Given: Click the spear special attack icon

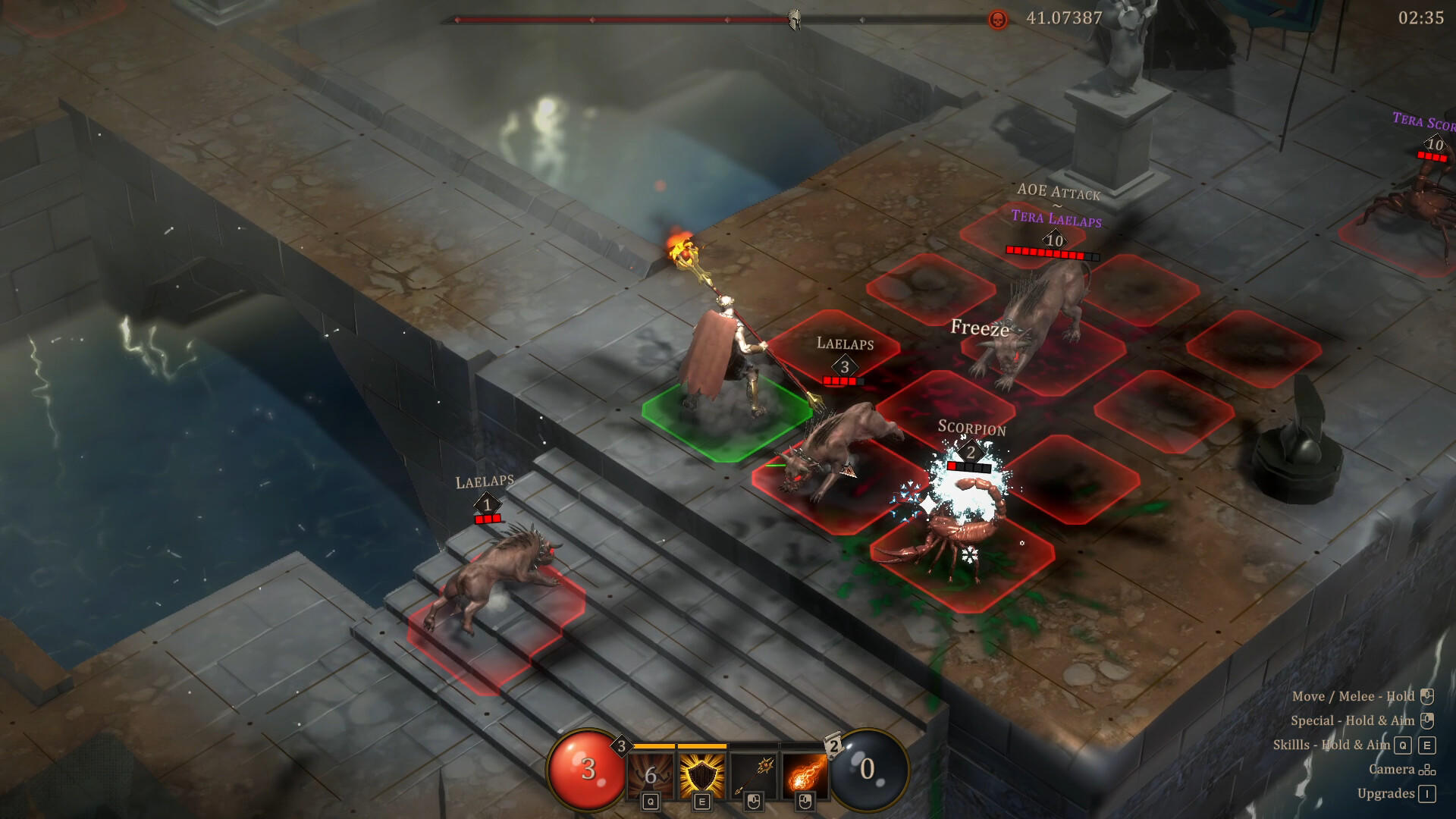Looking at the screenshot, I should (754, 775).
